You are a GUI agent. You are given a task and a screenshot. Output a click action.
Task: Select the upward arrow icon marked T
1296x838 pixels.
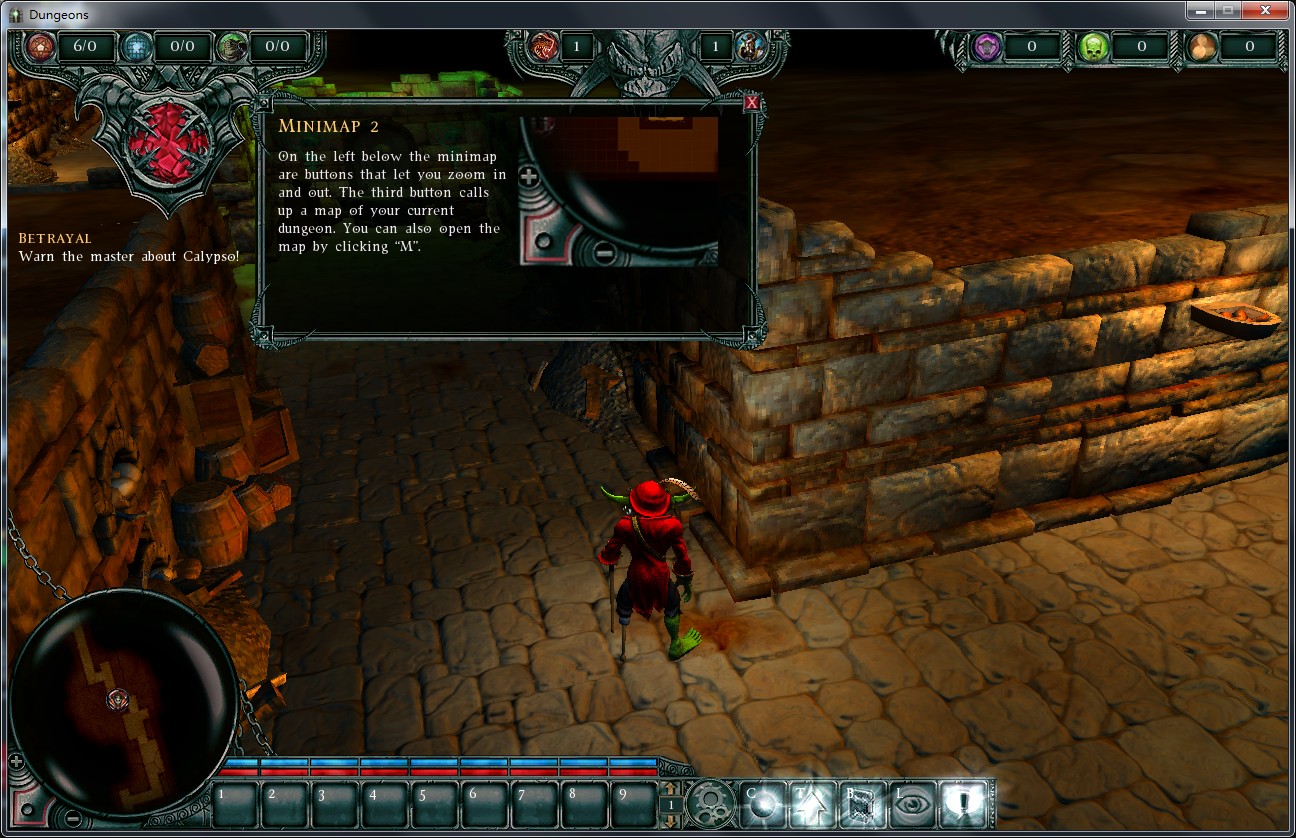click(x=811, y=803)
